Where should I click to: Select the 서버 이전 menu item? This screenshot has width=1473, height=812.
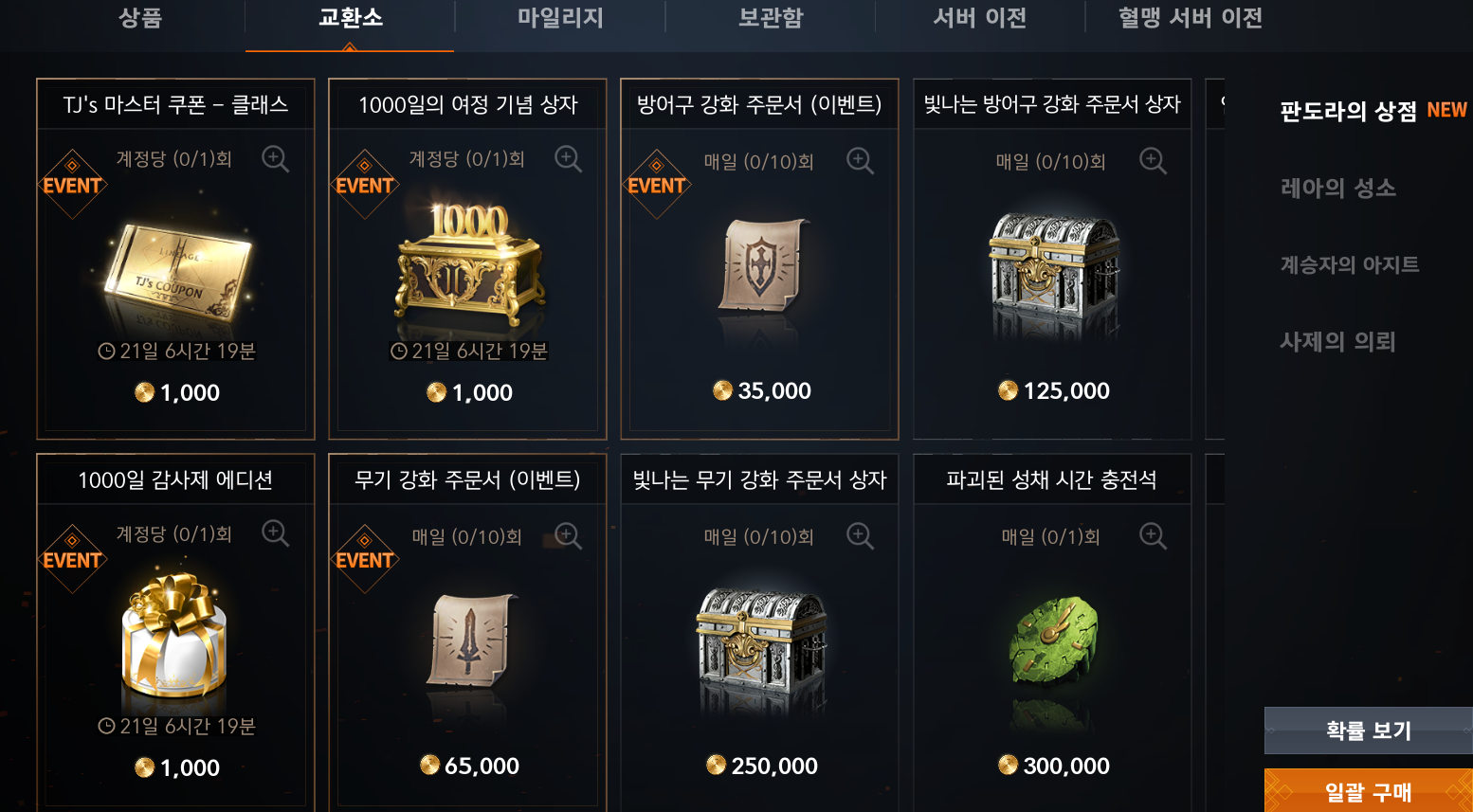978,17
